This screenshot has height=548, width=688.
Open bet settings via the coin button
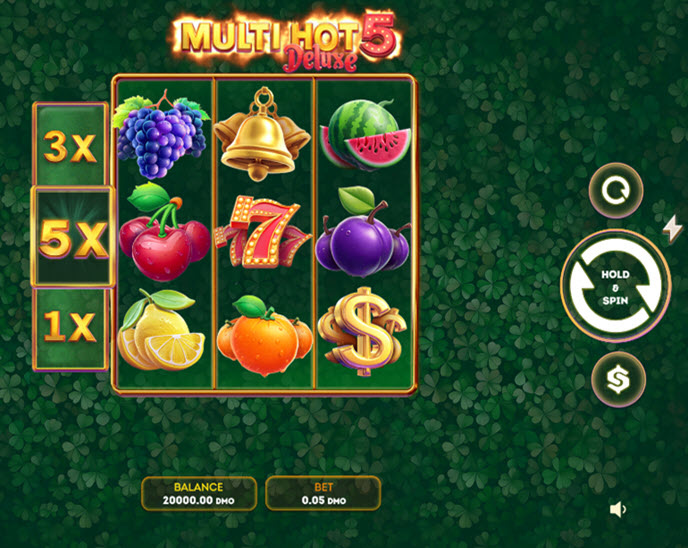(617, 380)
